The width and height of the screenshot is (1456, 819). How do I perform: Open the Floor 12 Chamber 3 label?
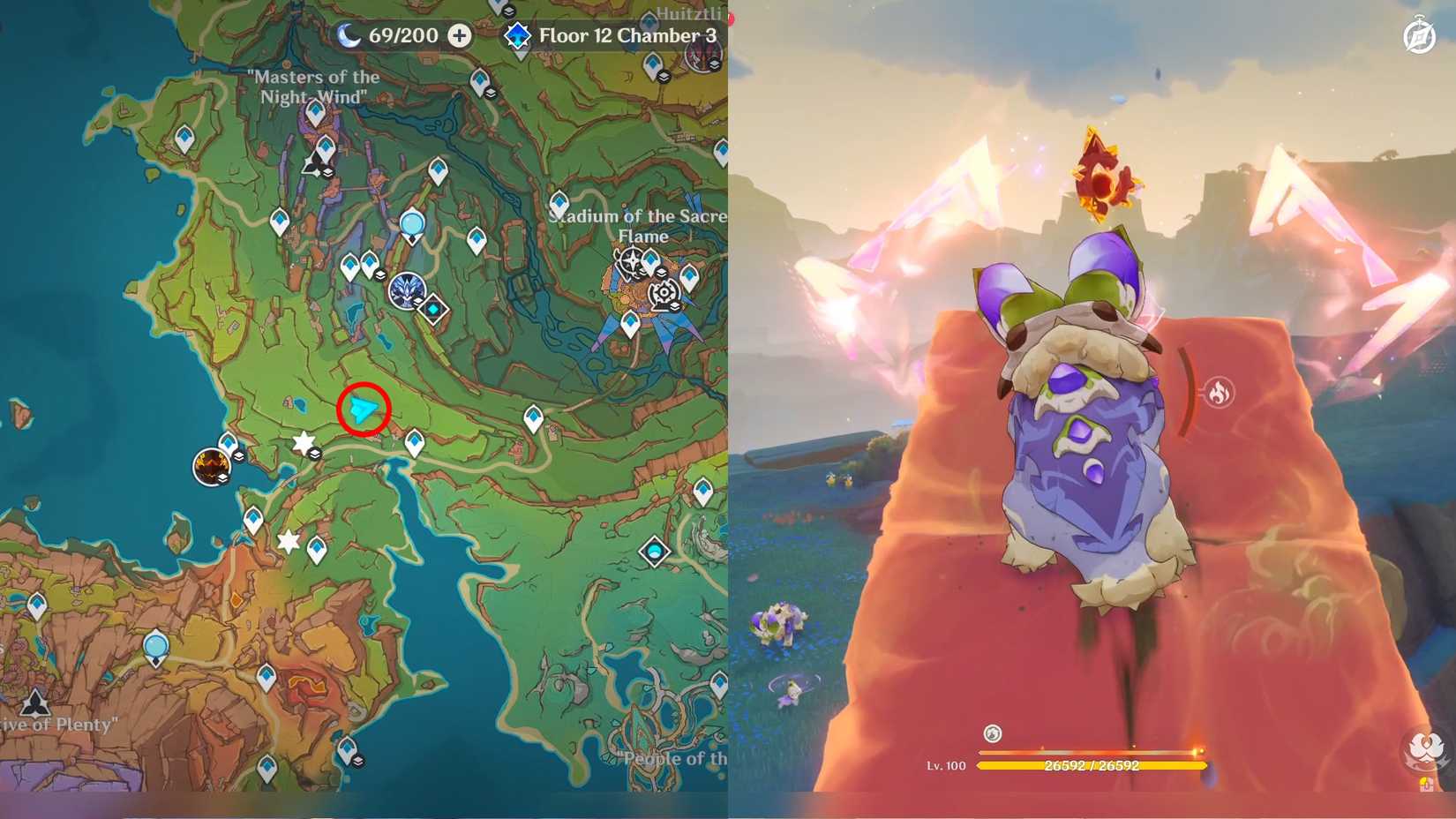[x=630, y=36]
